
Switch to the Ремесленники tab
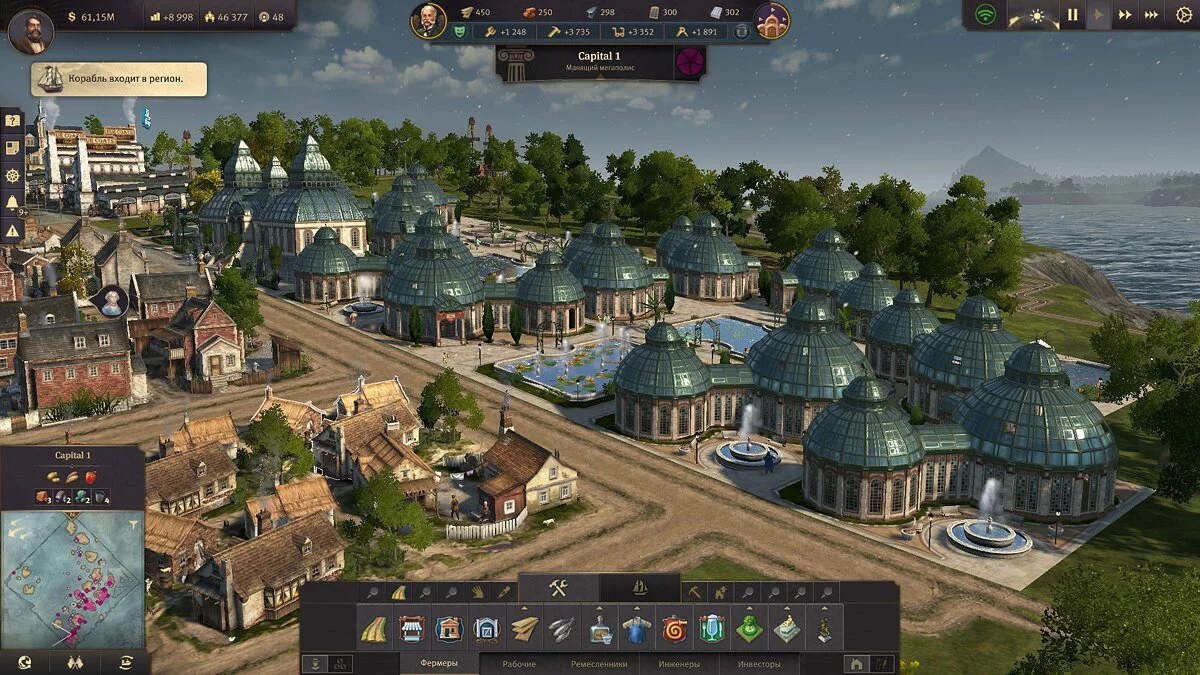coord(599,664)
